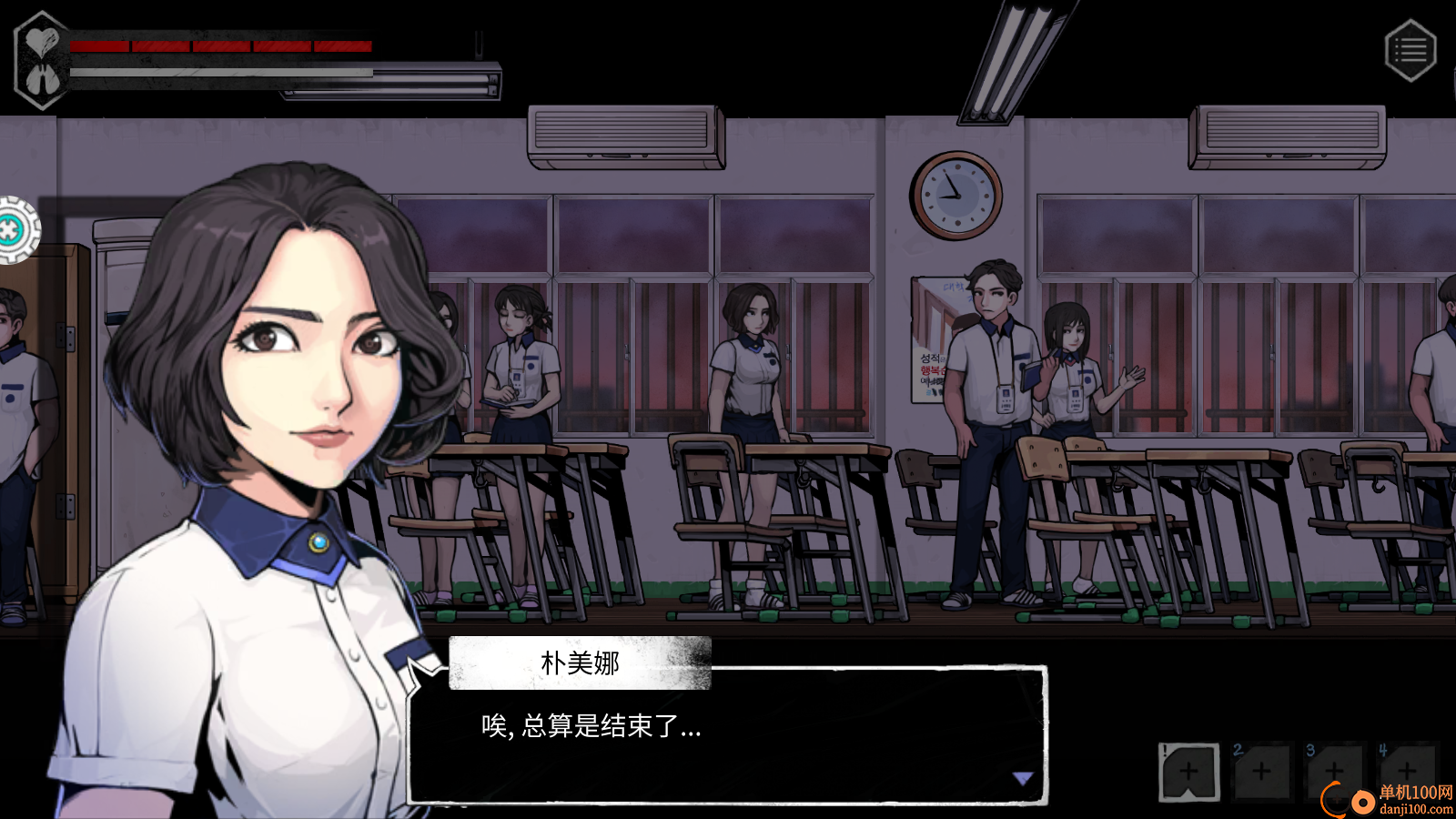Open the hexagonal menu list in the top-right corner
The width and height of the screenshot is (1456, 819).
[1410, 50]
